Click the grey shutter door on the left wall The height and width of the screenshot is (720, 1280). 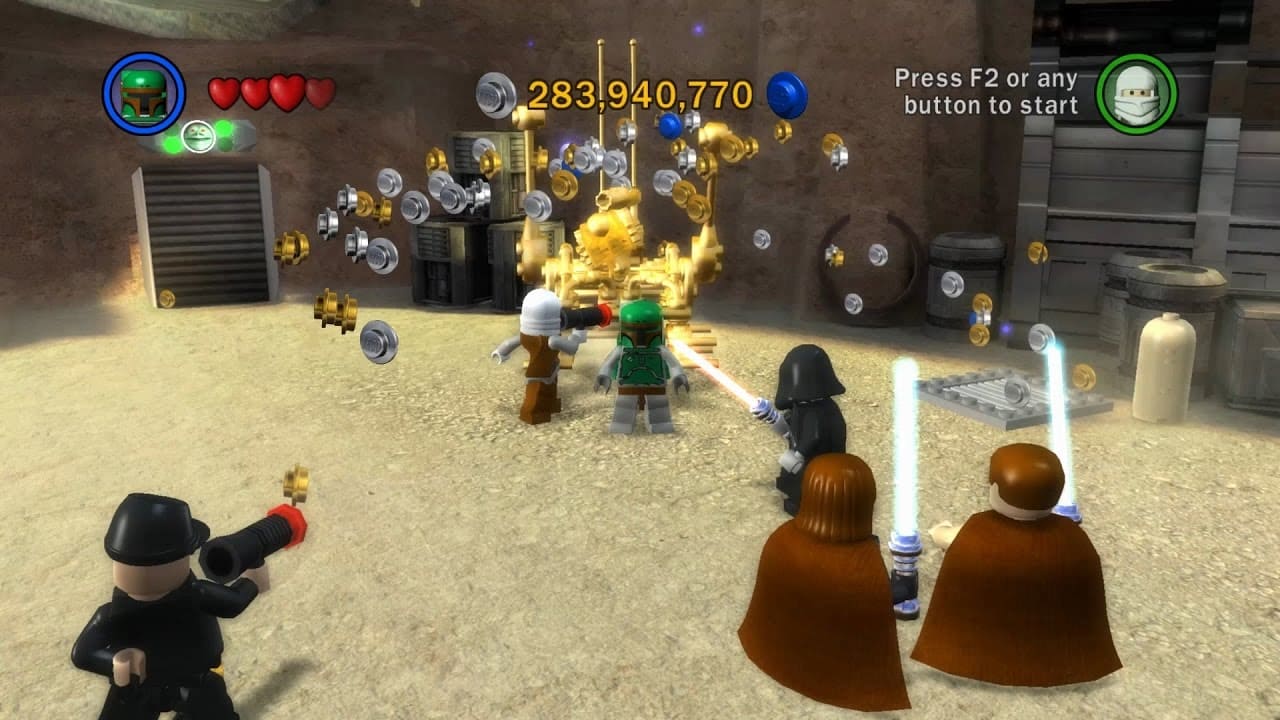(x=204, y=230)
